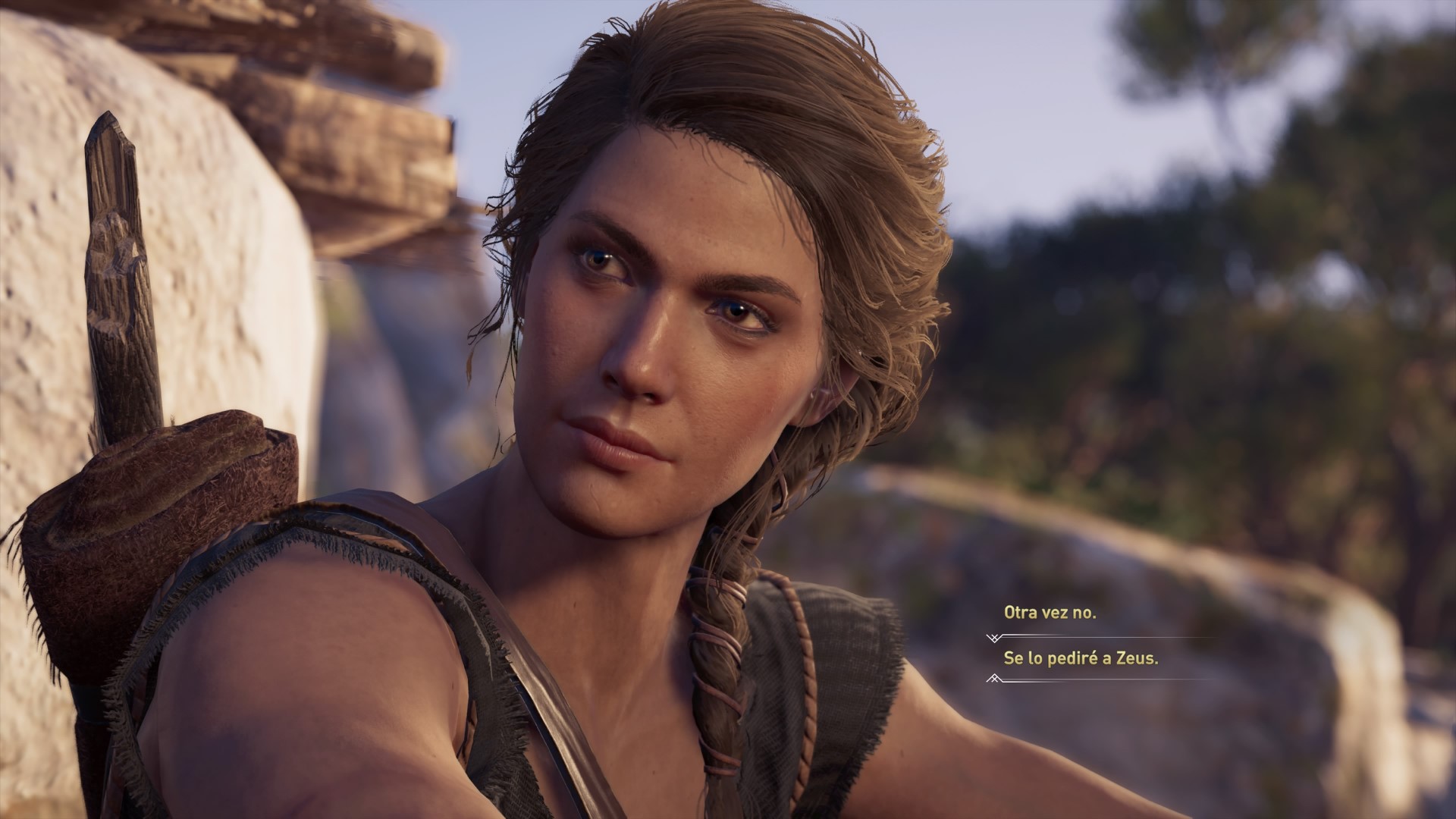Select the "Se lo pediré a Zeus." response
Screen dimensions: 1456x819
(1081, 658)
